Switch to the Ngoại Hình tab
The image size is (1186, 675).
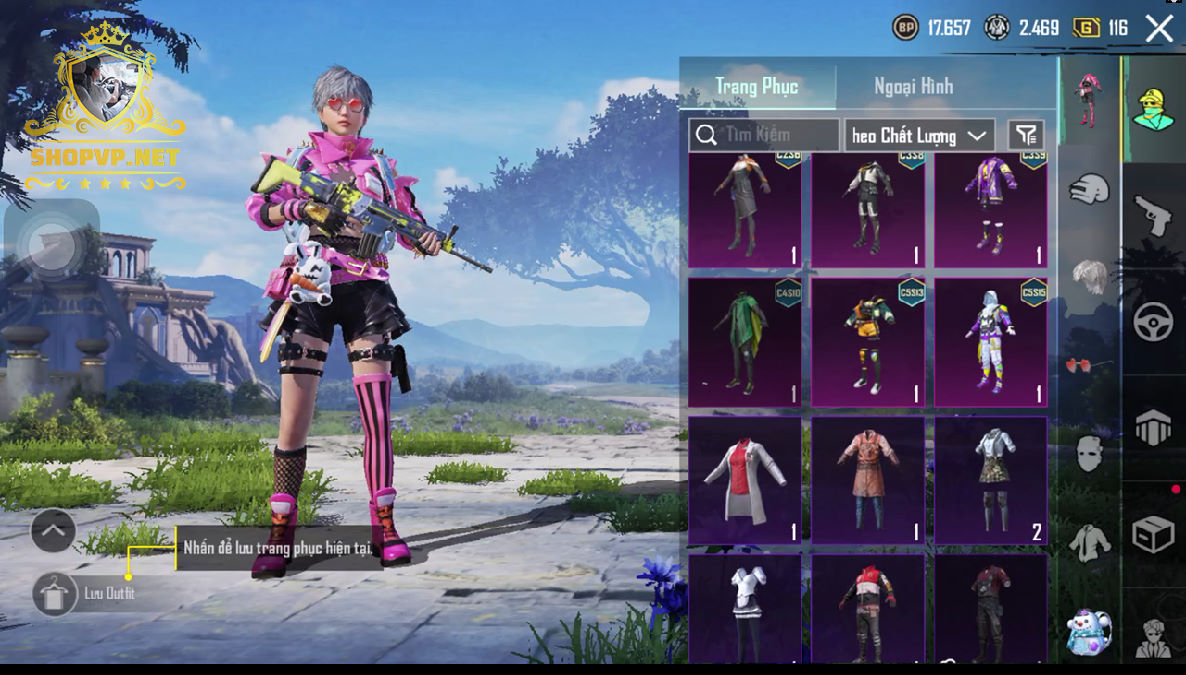pyautogui.click(x=913, y=86)
